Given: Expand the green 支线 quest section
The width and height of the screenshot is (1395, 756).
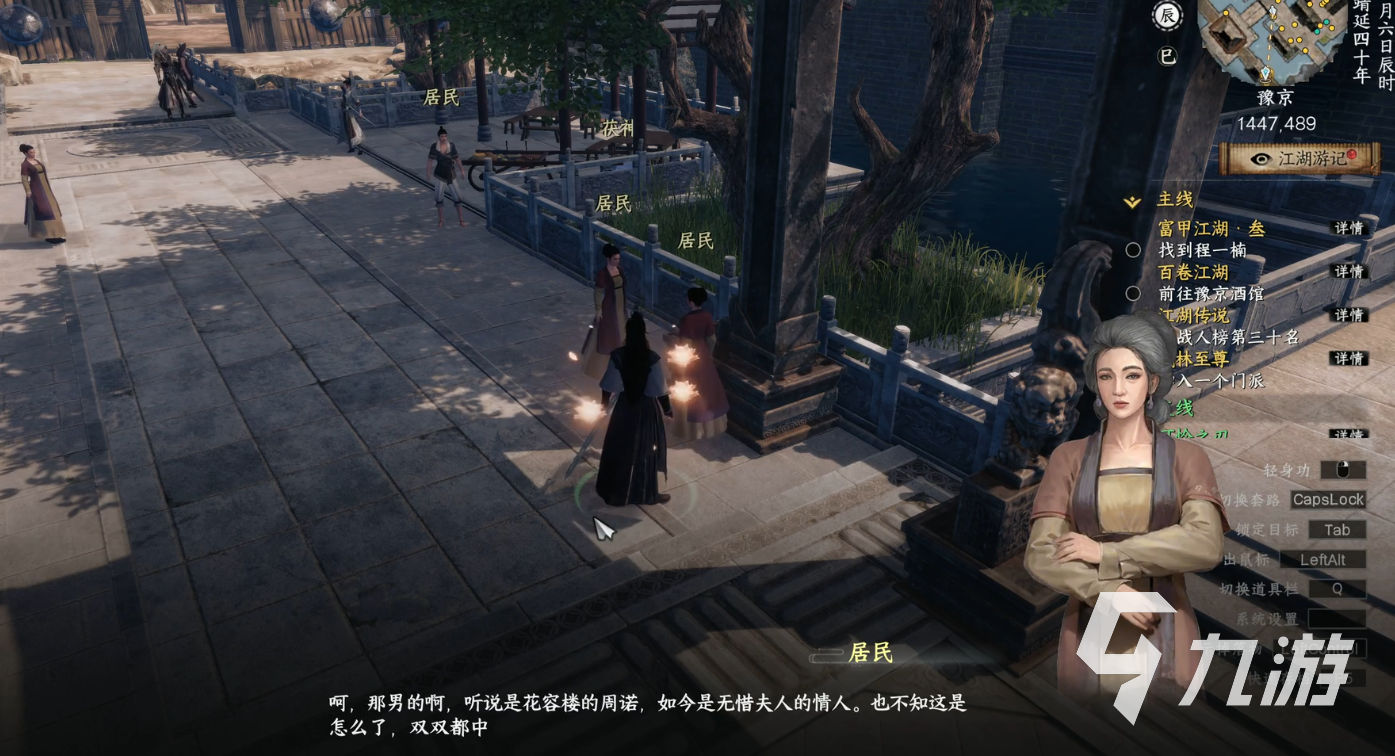Looking at the screenshot, I should (1178, 410).
